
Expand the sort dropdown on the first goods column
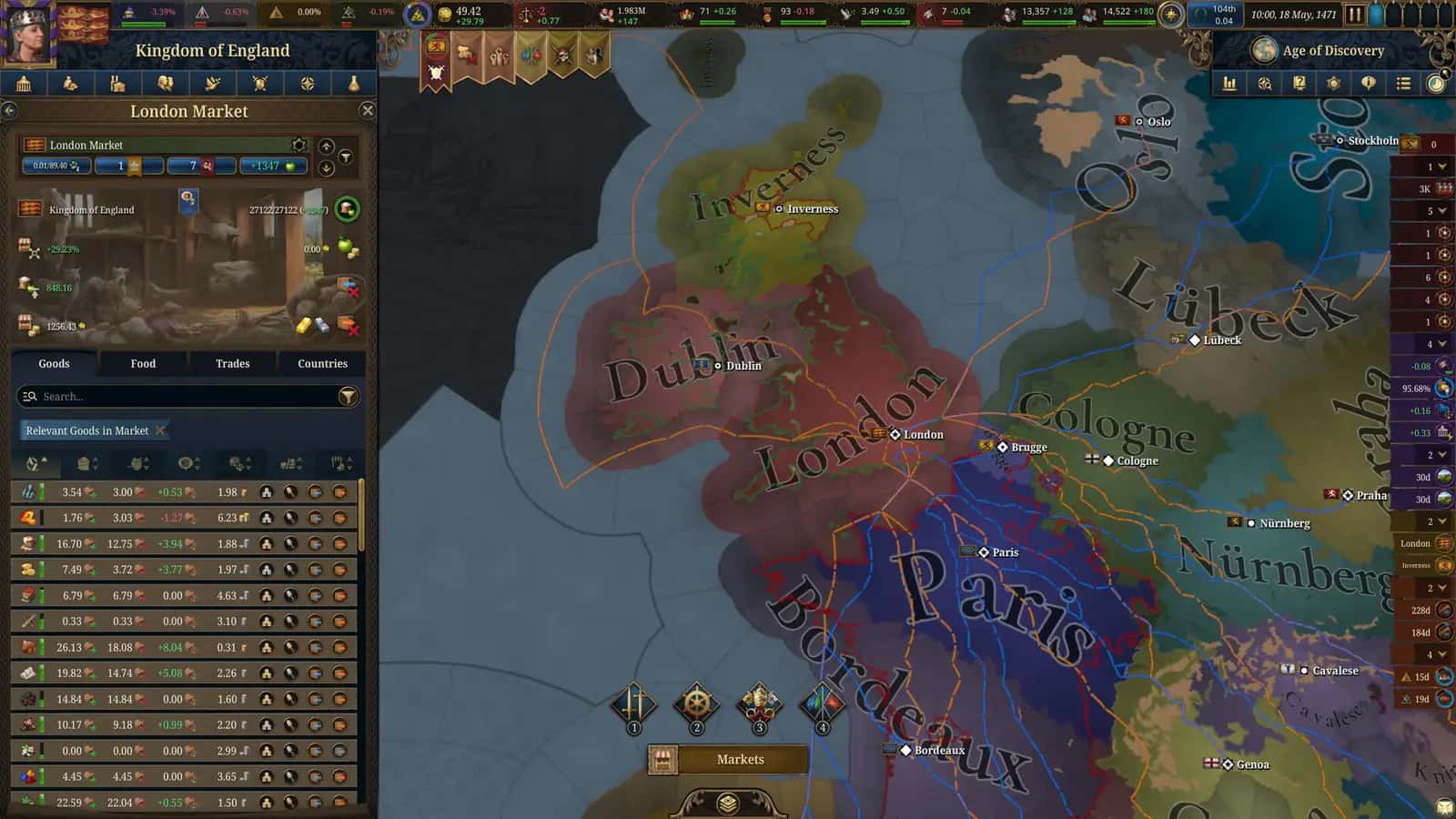click(x=38, y=463)
